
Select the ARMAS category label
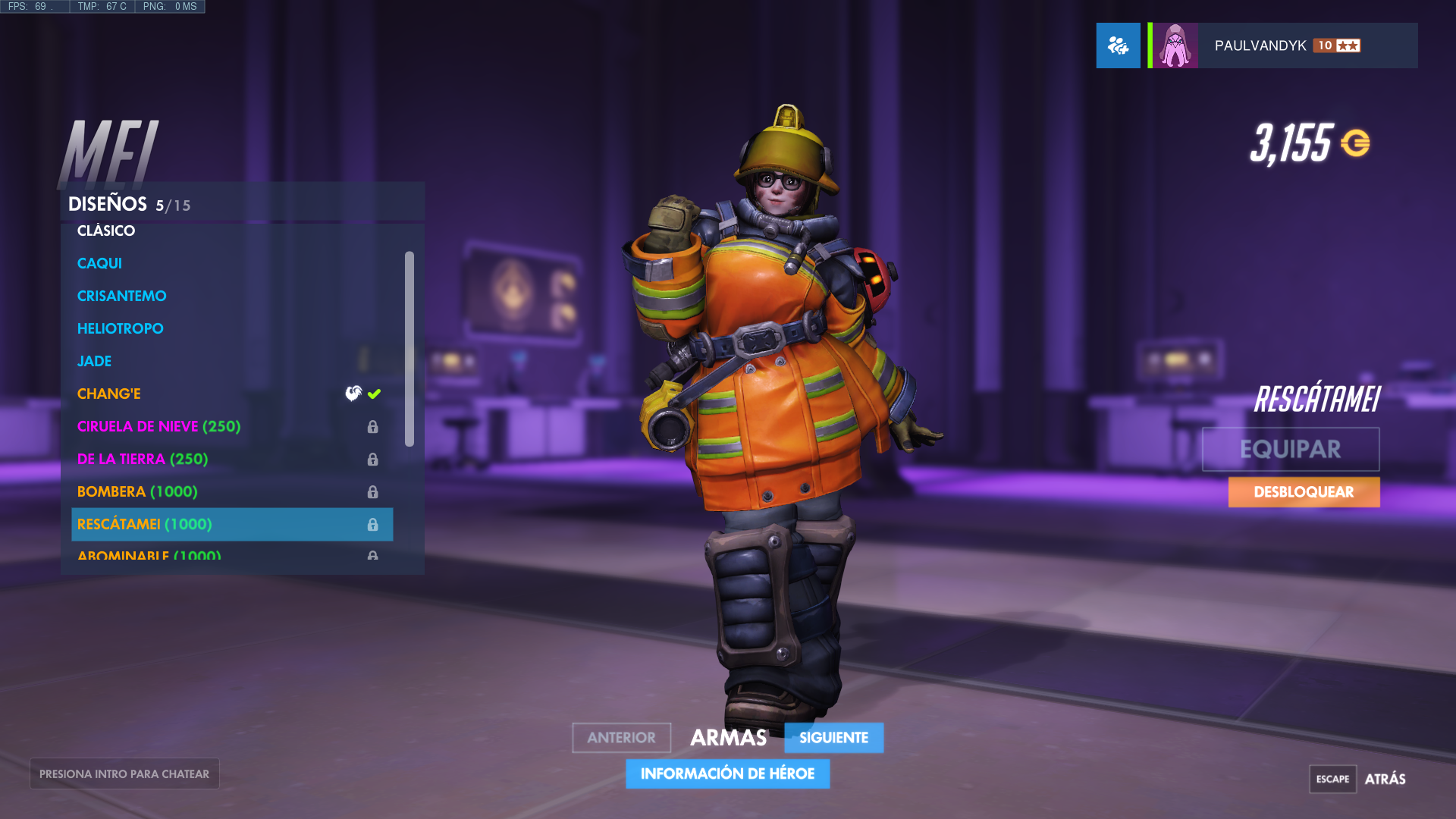click(727, 737)
